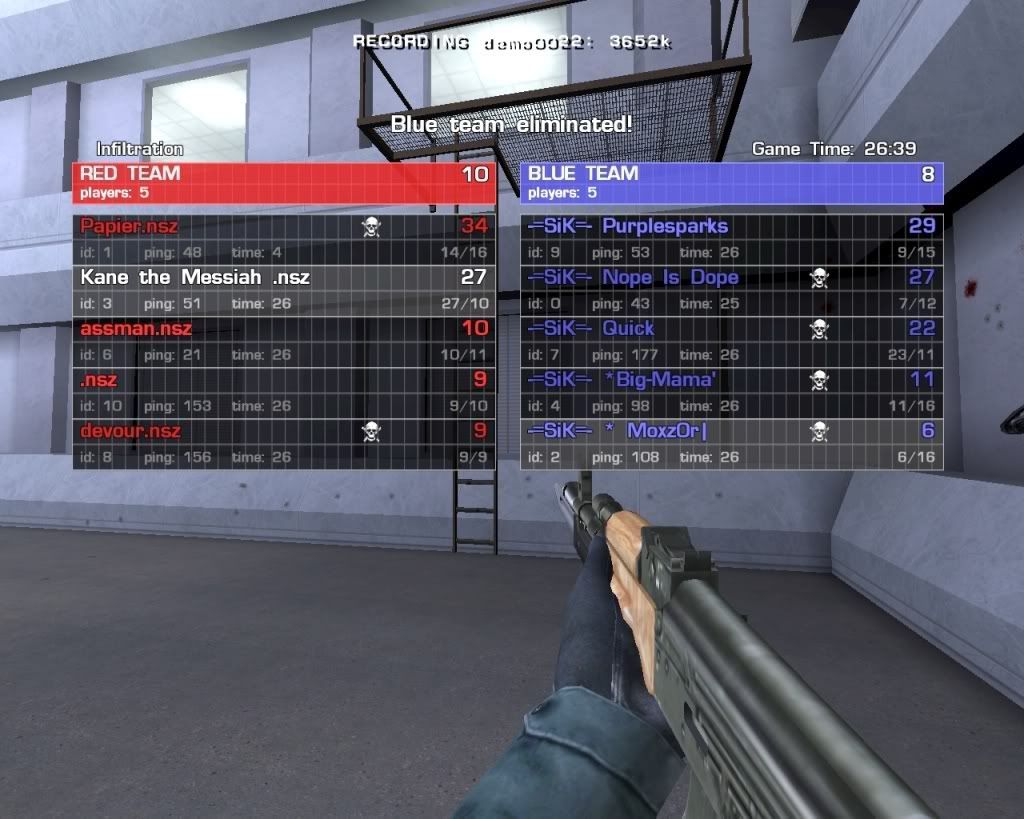Select the RED TEAM header
The height and width of the screenshot is (819, 1024).
click(x=283, y=182)
